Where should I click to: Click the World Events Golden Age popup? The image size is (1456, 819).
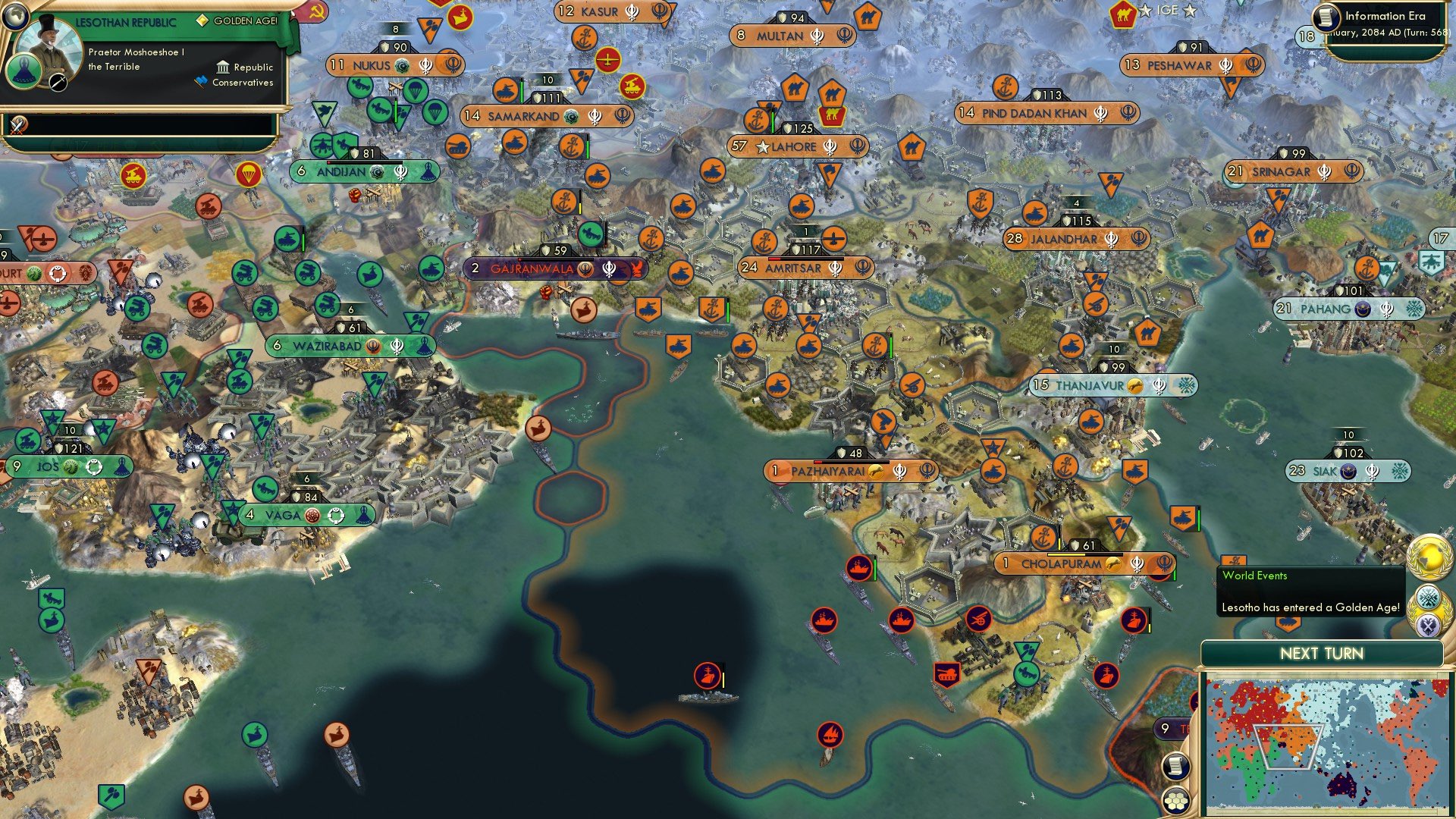point(1311,592)
